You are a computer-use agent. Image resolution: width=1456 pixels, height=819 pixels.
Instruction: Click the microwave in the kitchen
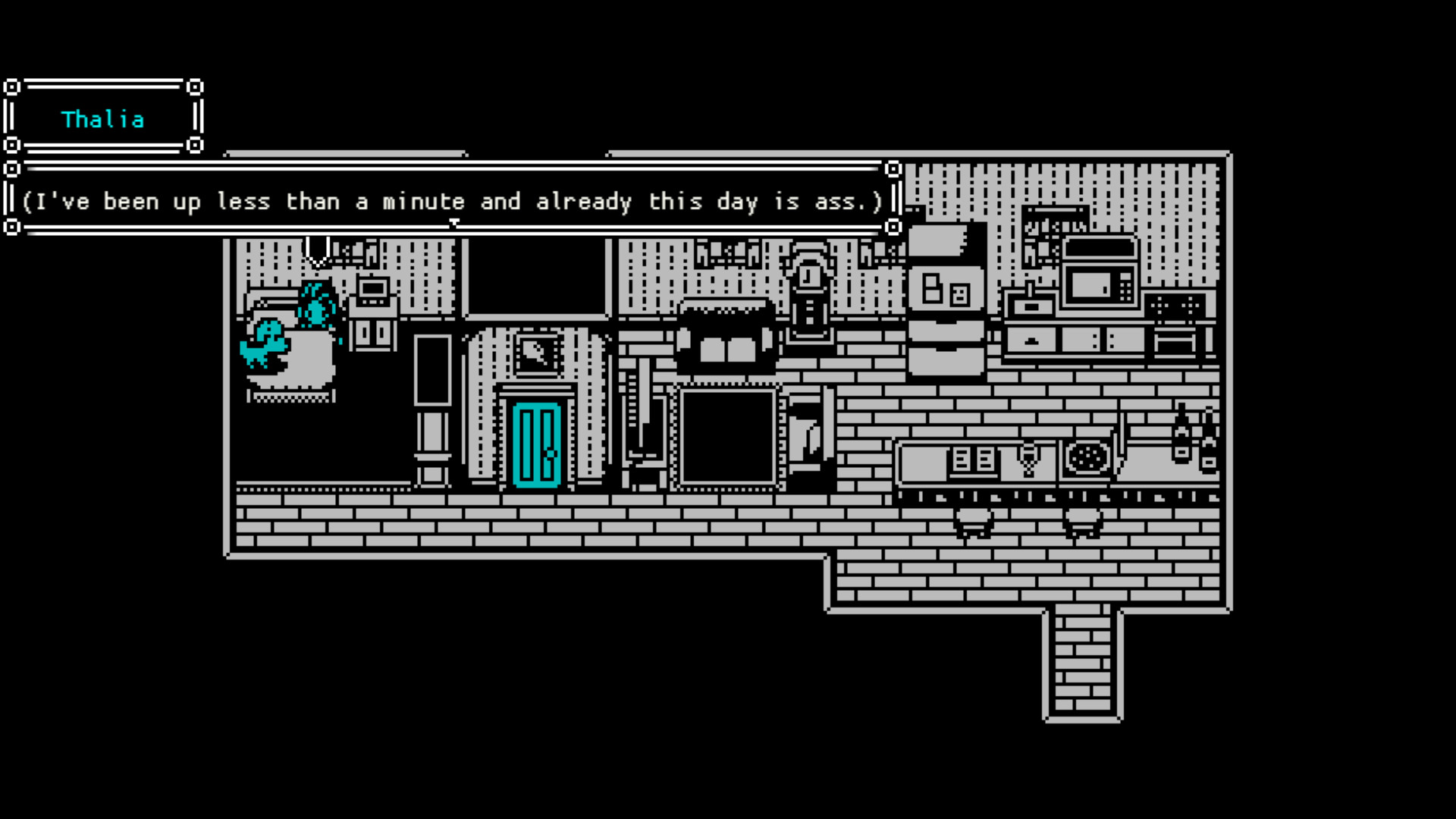pyautogui.click(x=1100, y=284)
